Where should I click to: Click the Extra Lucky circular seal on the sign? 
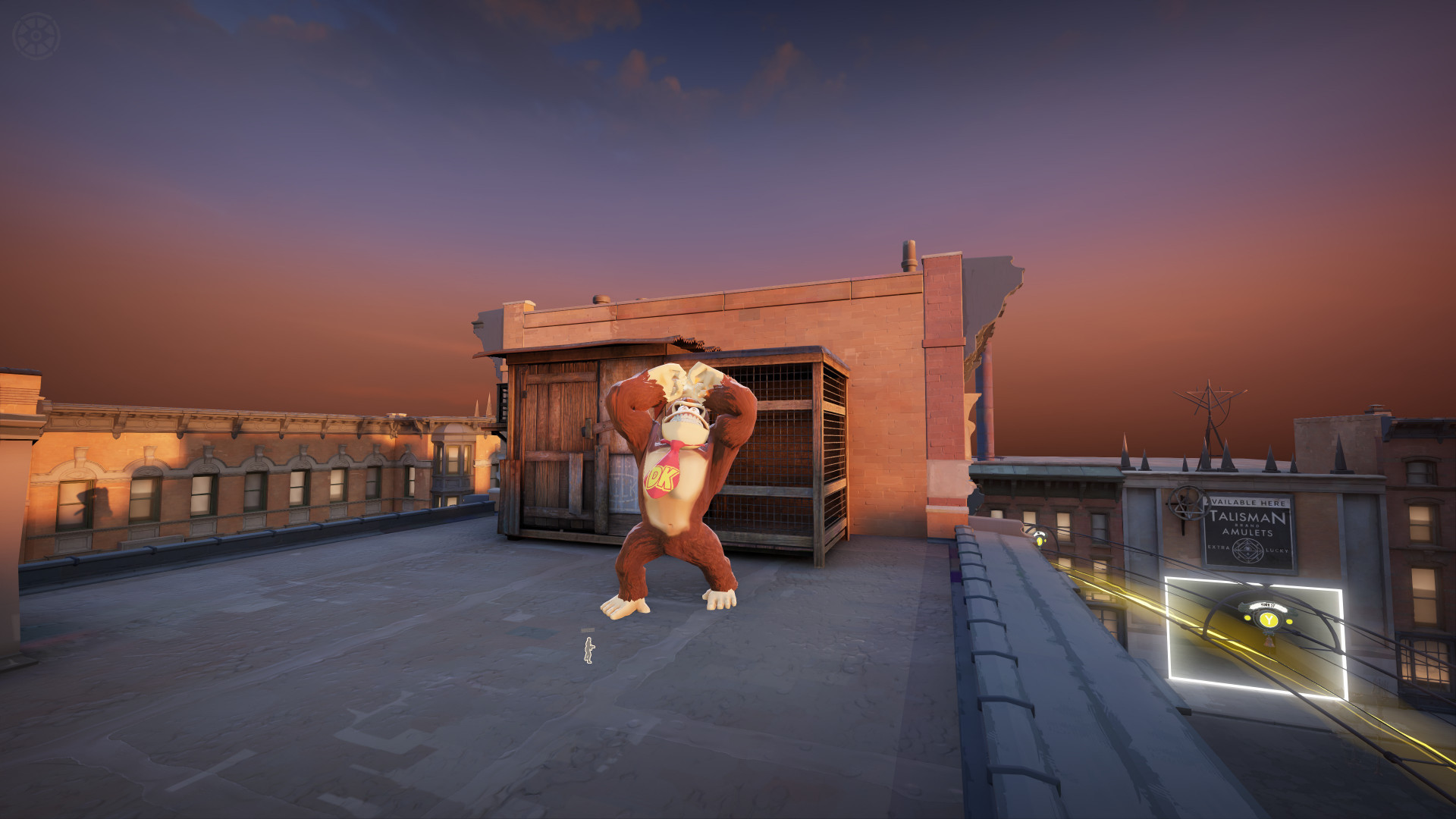coord(1246,550)
